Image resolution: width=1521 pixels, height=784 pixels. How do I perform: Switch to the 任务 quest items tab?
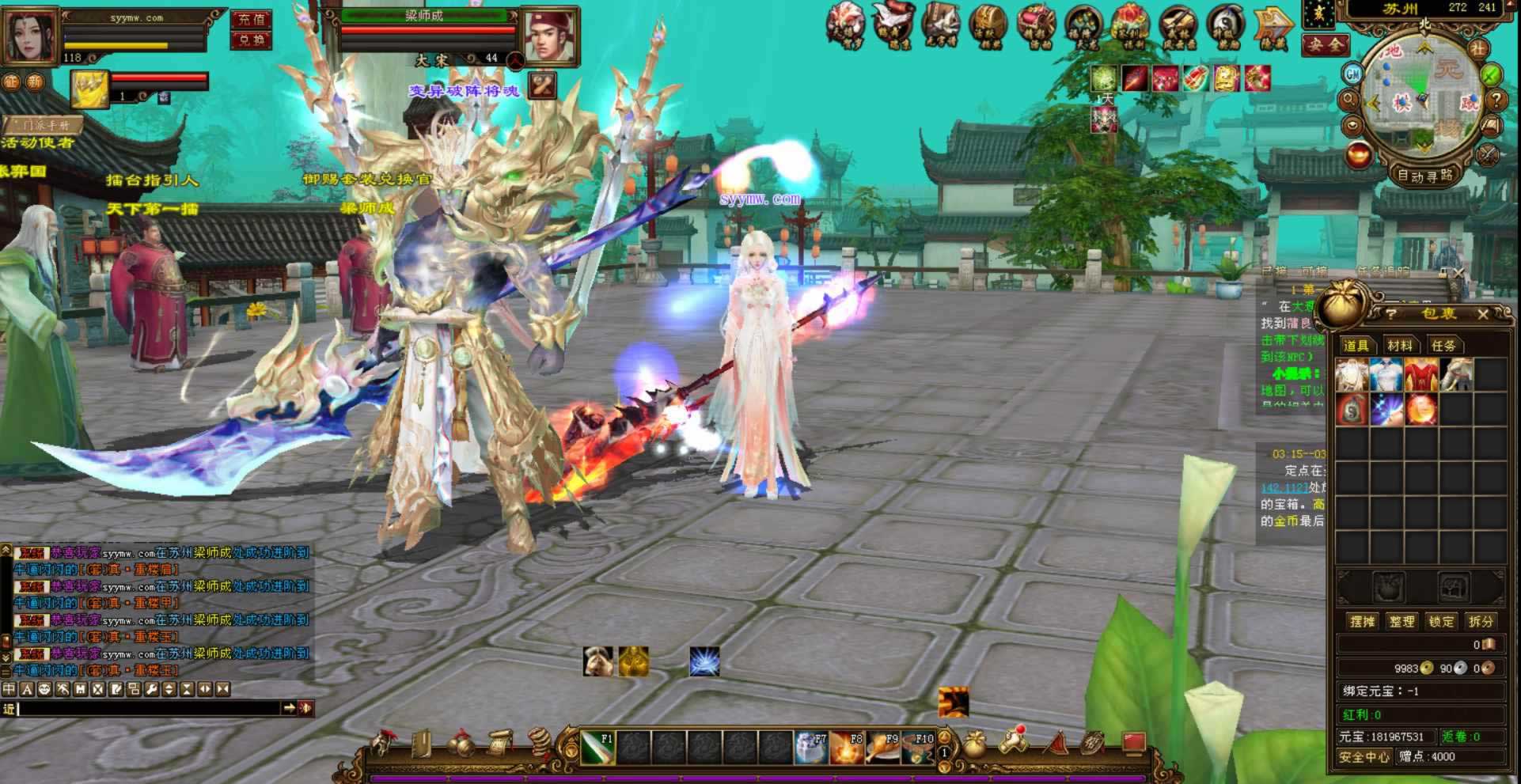(1443, 346)
